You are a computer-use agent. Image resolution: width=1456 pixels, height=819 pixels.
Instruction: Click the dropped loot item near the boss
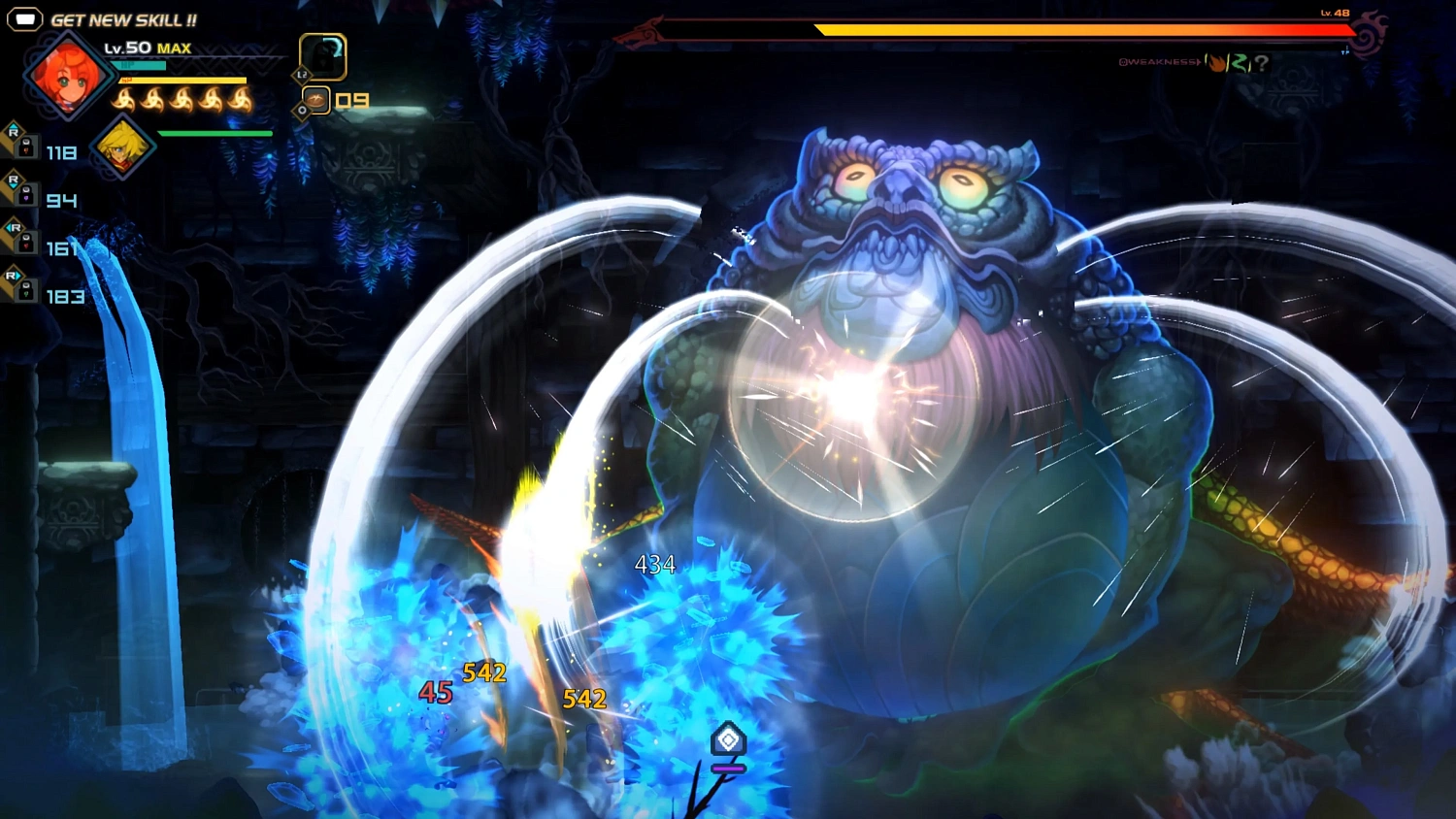[x=729, y=740]
